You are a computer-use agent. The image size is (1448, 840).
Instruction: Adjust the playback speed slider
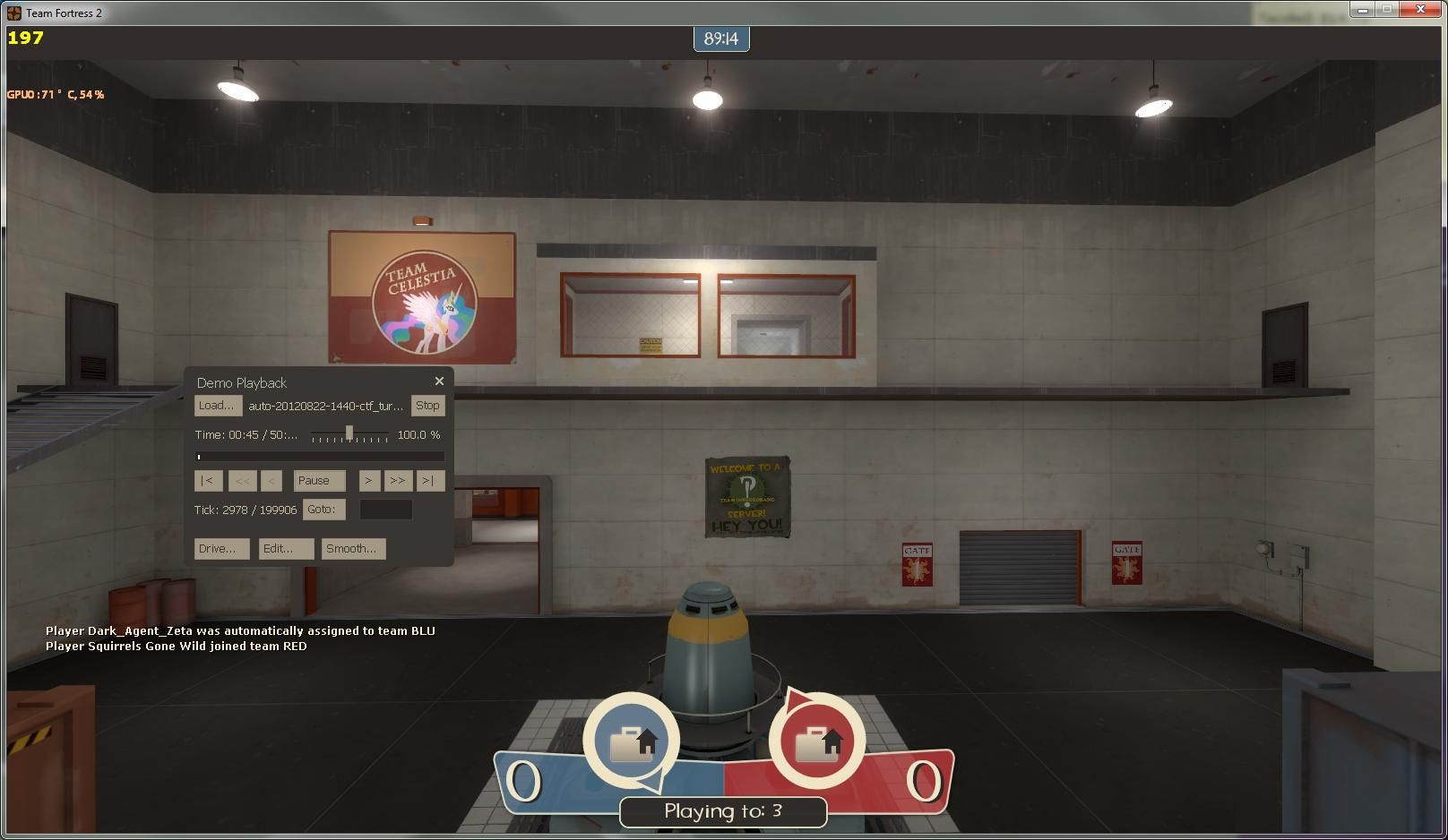tap(349, 434)
